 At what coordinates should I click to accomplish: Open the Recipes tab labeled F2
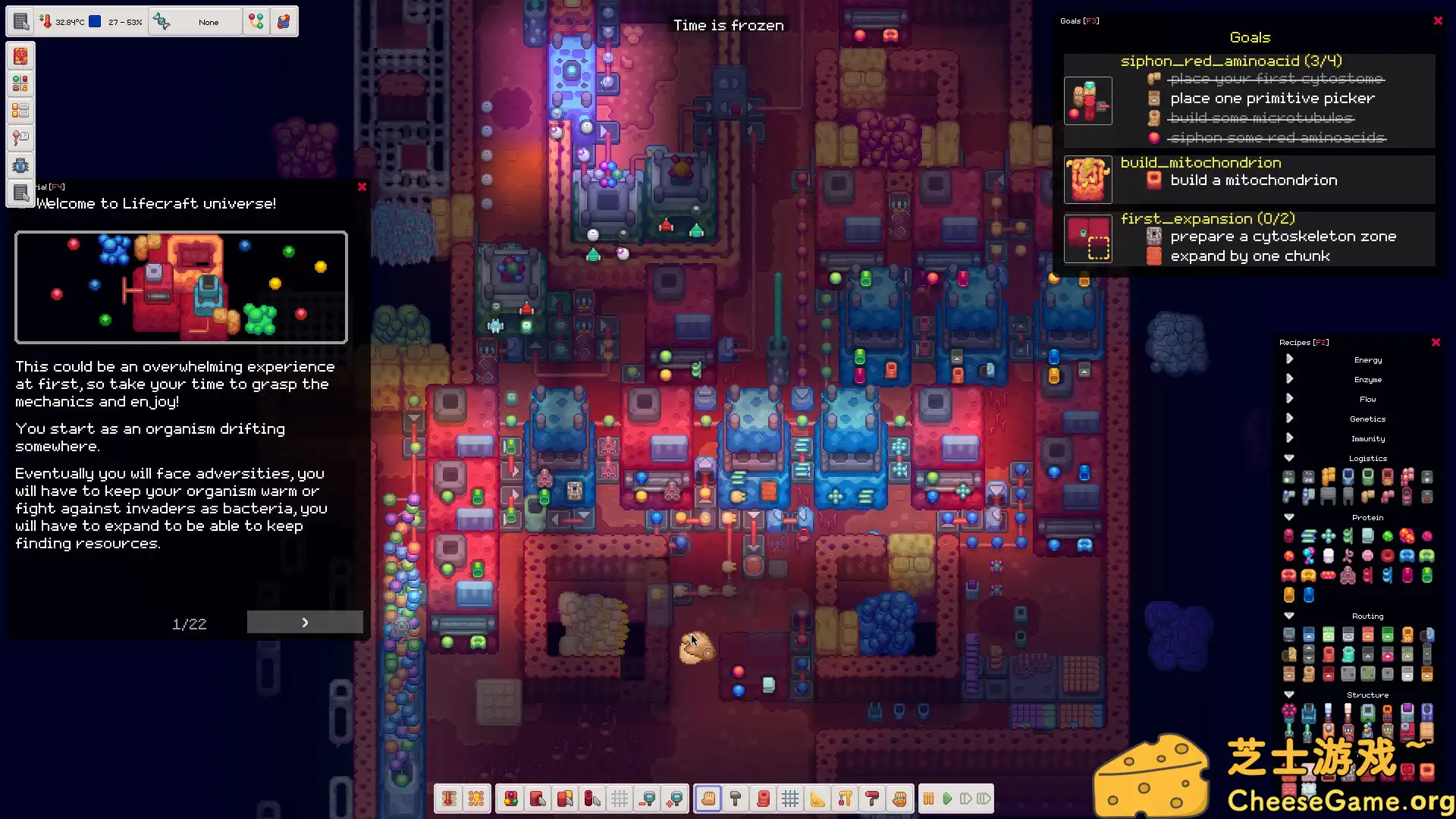click(1304, 342)
